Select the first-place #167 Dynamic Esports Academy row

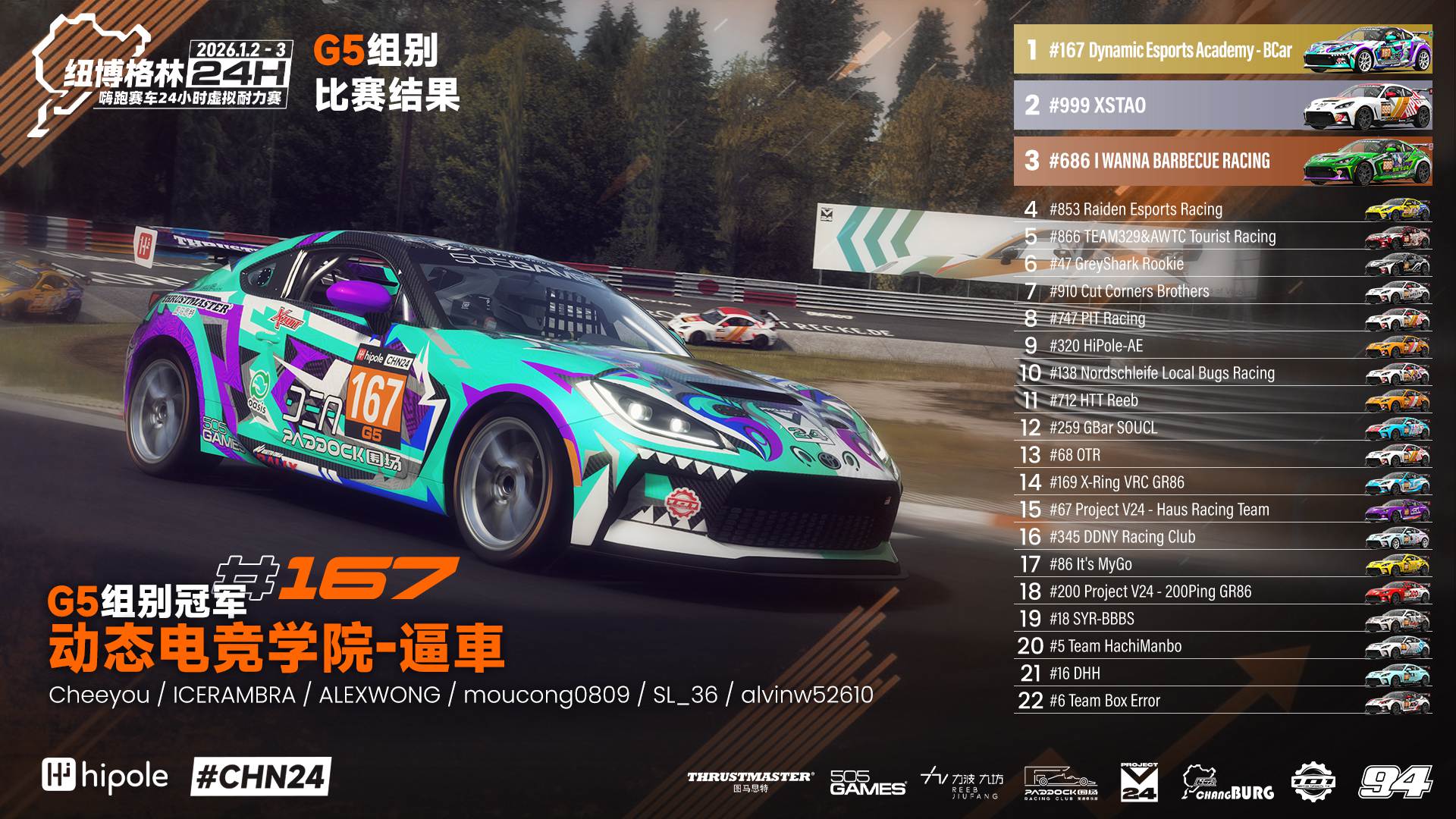(1222, 50)
